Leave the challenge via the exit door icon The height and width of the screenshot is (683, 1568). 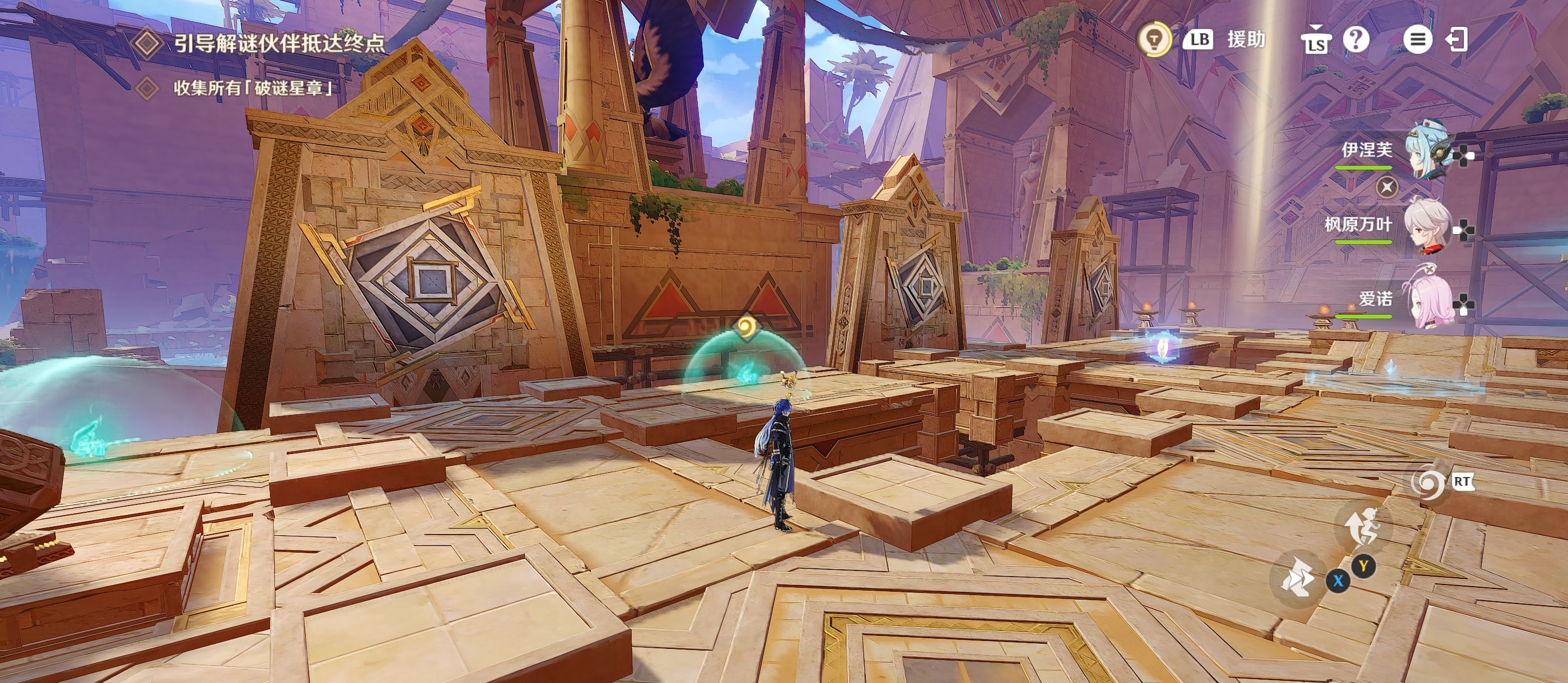1458,40
